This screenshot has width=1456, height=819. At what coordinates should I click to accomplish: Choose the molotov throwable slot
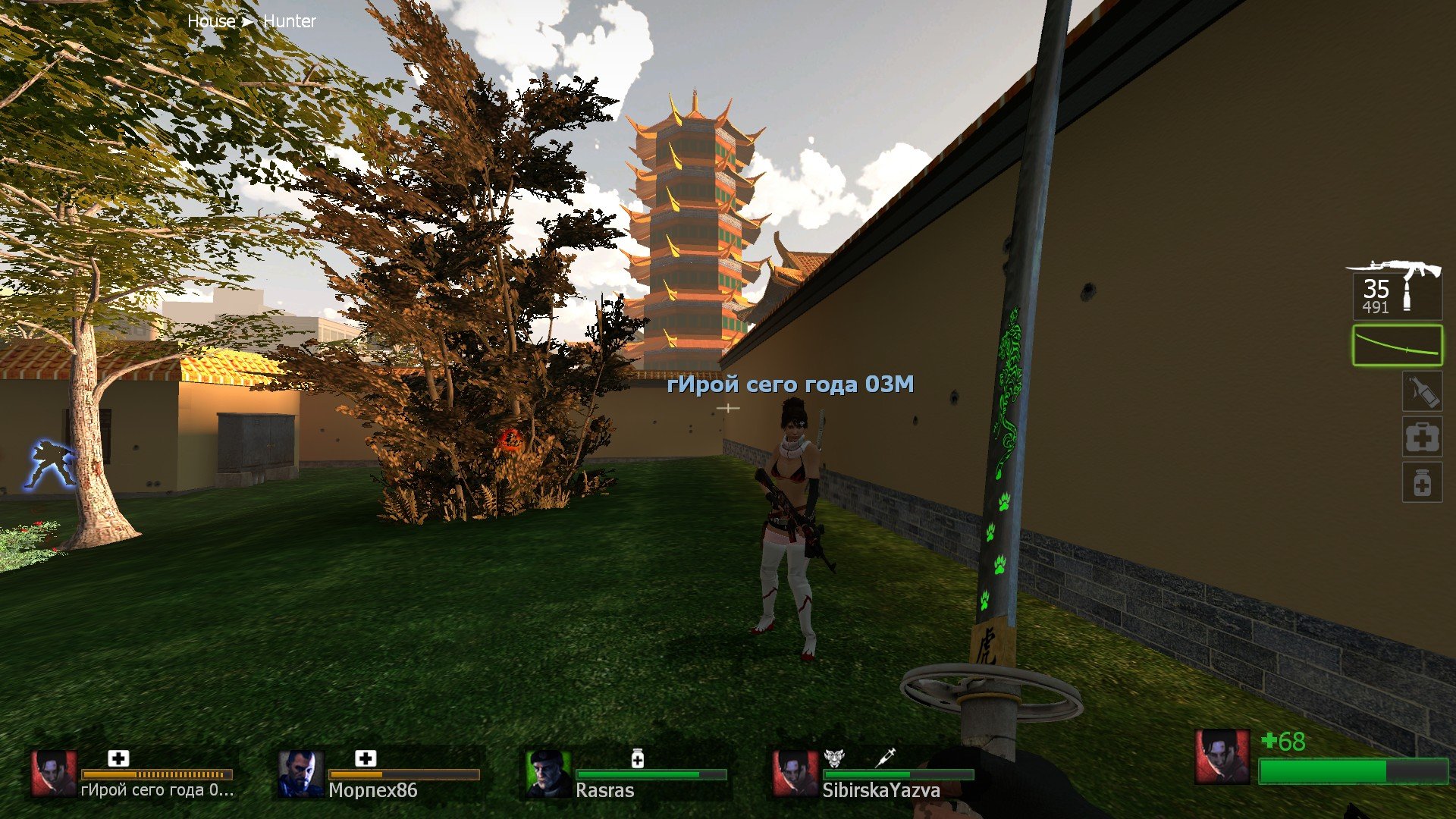coord(1421,392)
